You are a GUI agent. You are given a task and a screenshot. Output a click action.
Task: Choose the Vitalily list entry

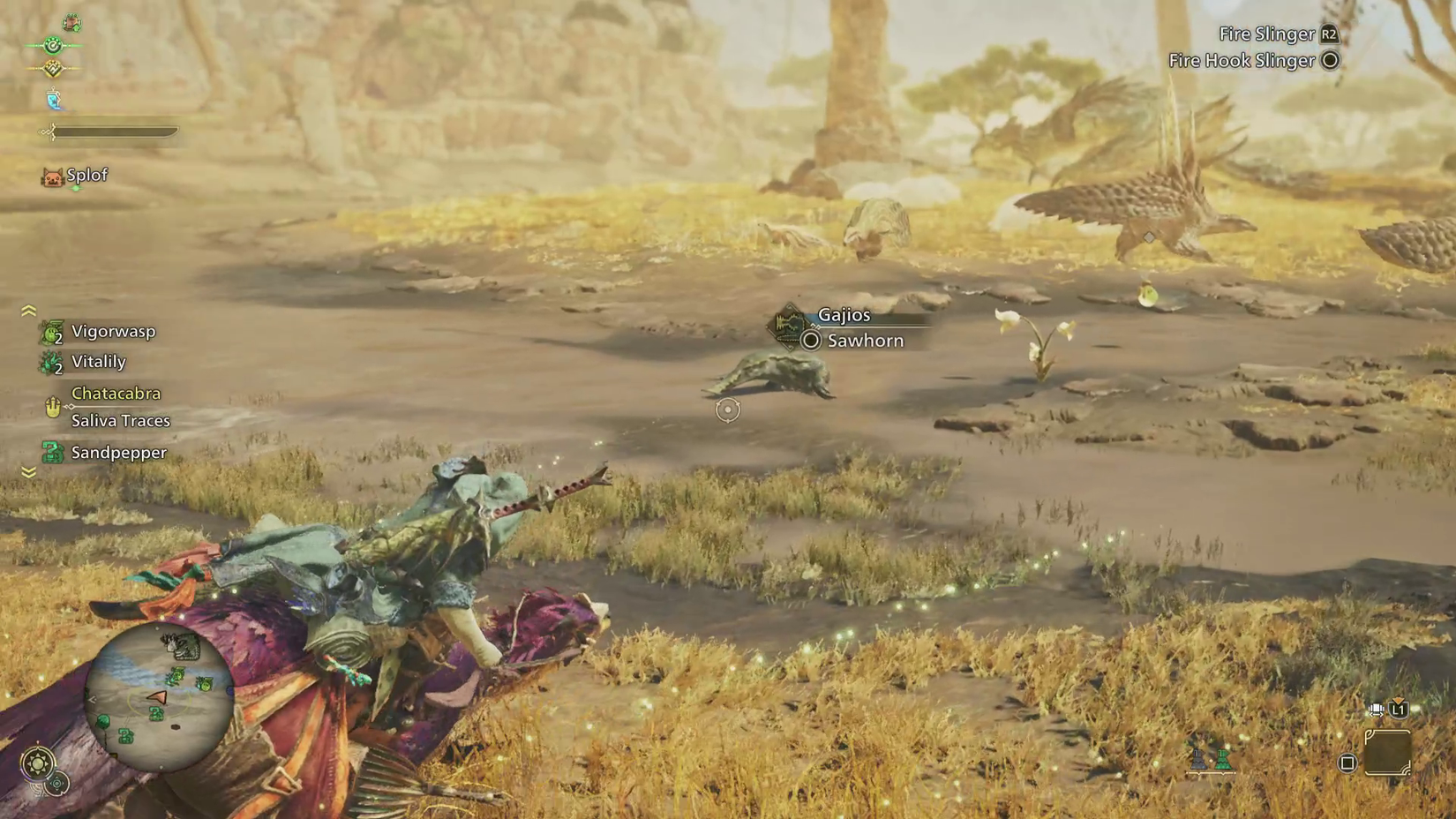pos(98,362)
